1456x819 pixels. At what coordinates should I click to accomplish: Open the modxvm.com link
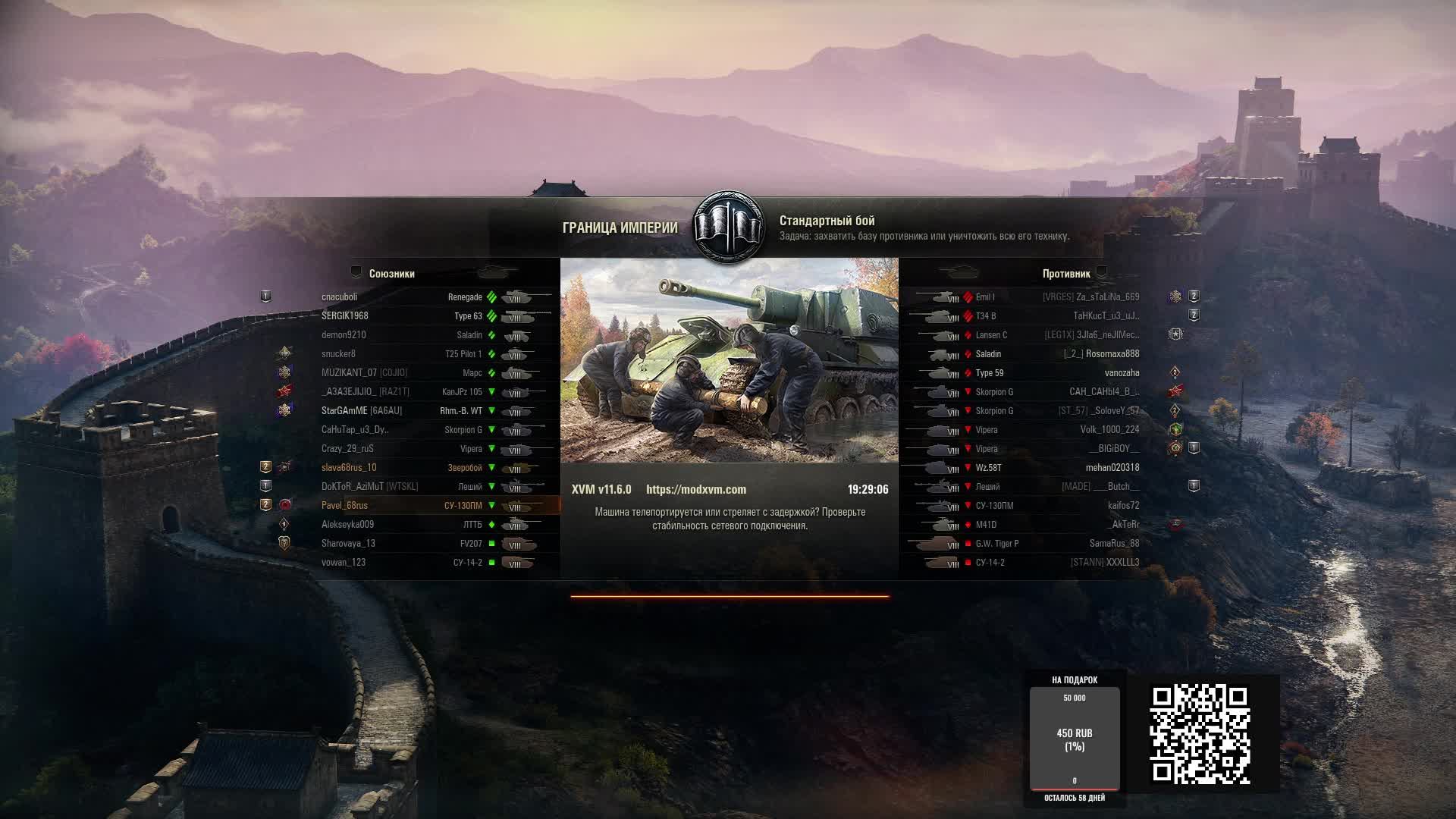[695, 490]
